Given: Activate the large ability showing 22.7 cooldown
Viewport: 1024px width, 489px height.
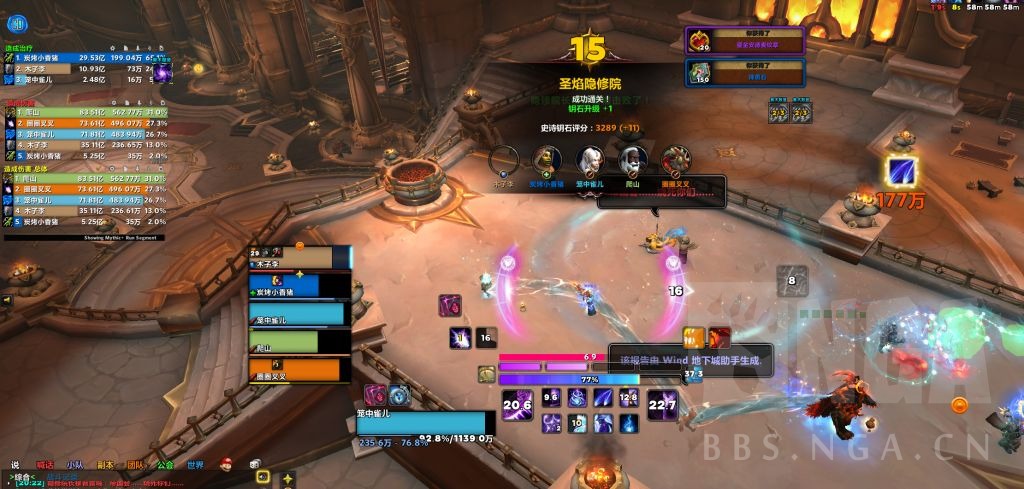Looking at the screenshot, I should [662, 406].
